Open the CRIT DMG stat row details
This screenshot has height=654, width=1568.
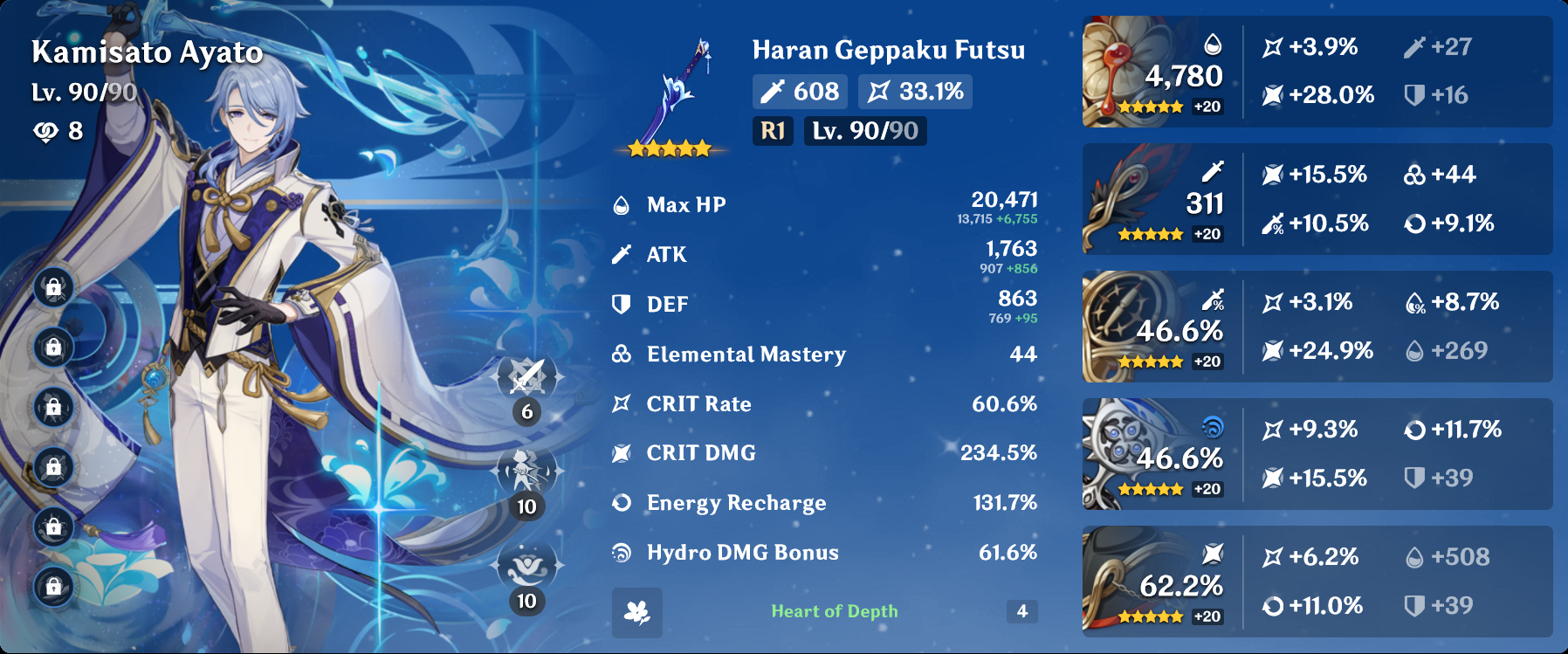click(x=821, y=452)
